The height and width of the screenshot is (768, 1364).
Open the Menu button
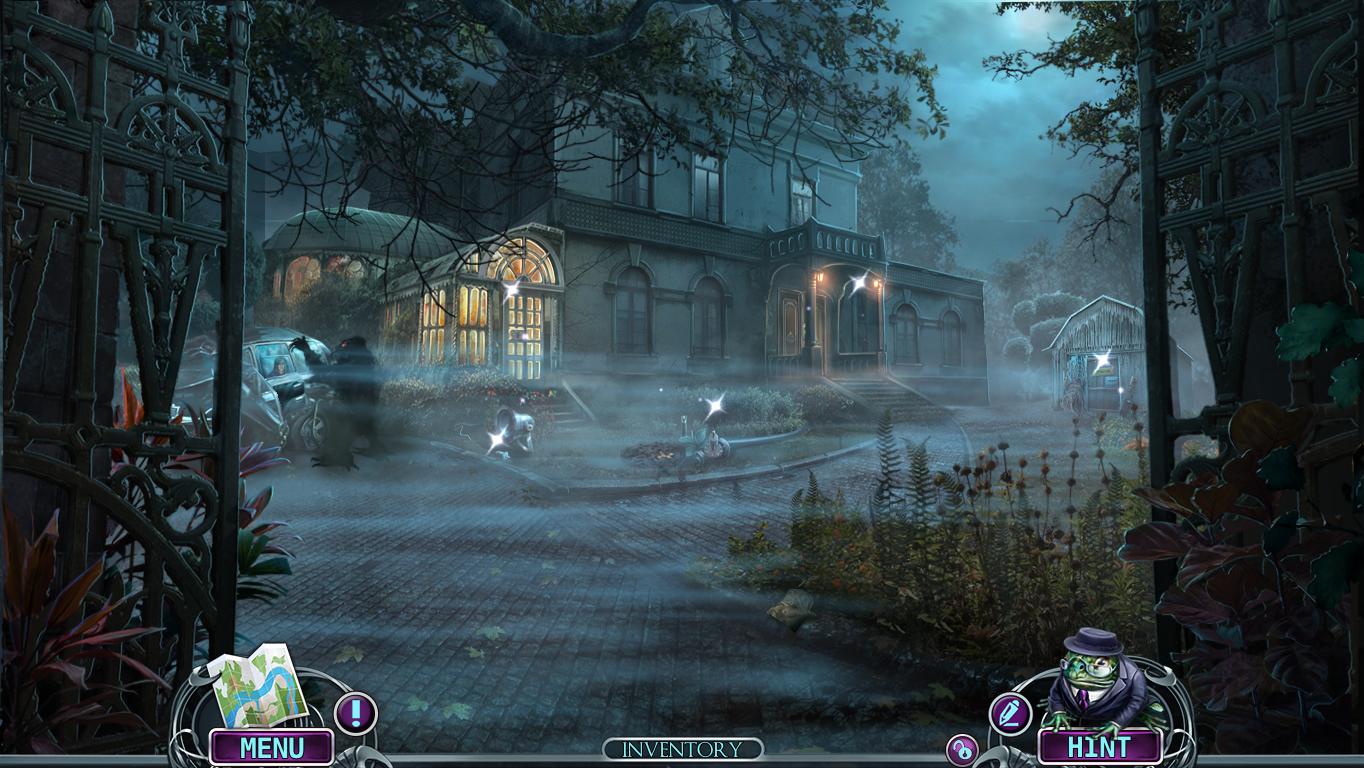tap(271, 747)
